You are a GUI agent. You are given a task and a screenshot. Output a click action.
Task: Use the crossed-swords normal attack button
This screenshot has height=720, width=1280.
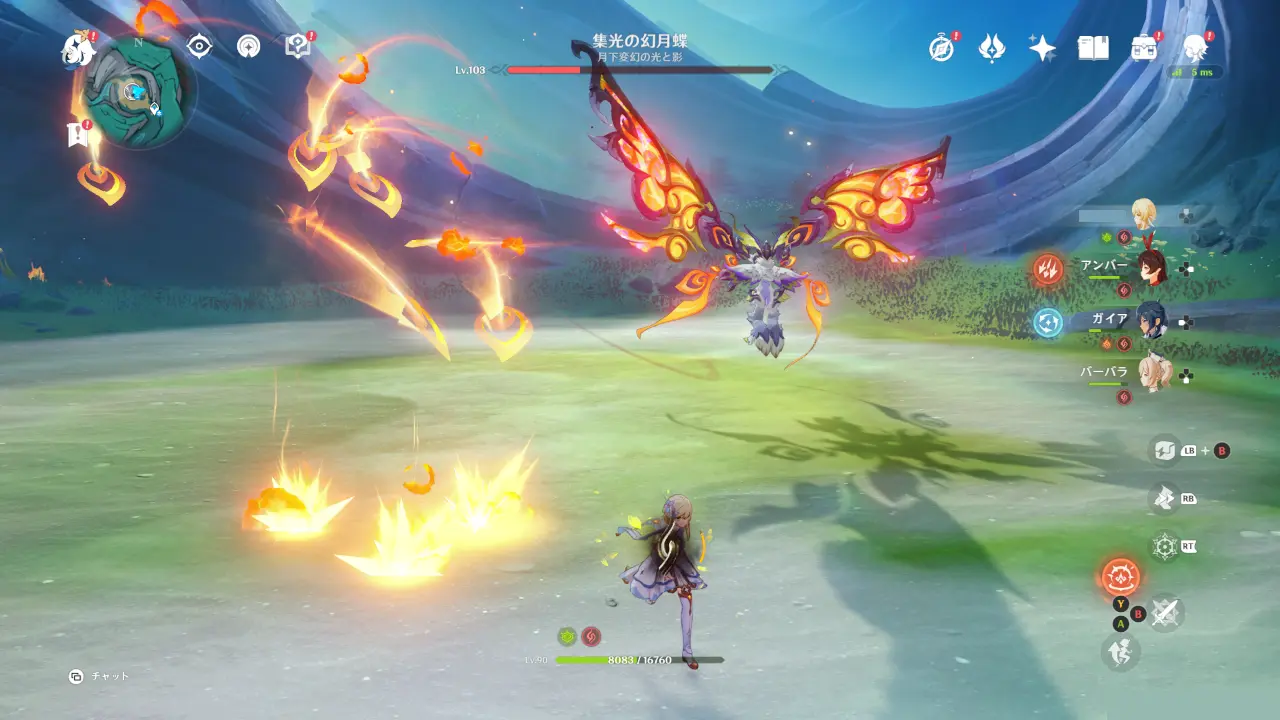coord(1165,613)
